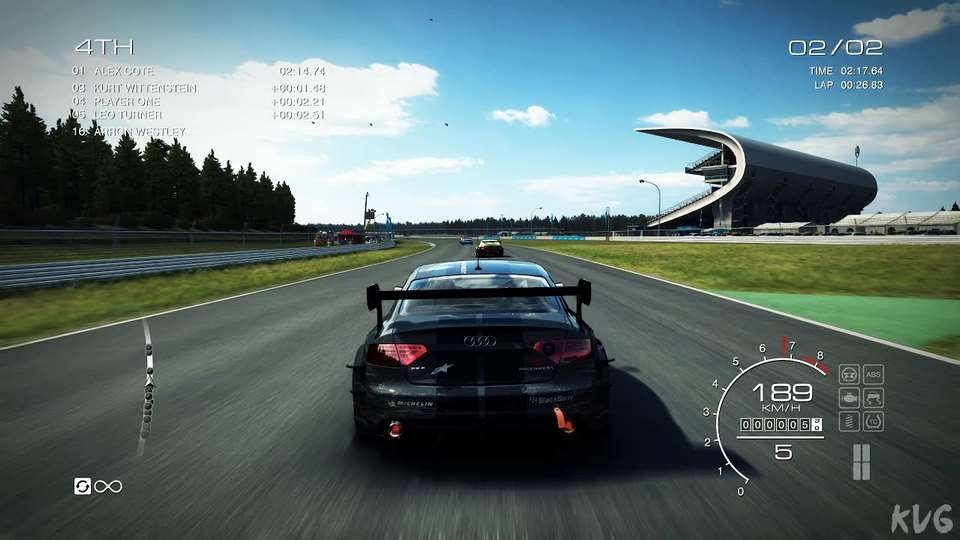Click the four-tyre wear status indicator
Screen dimensions: 960x540
click(861, 461)
